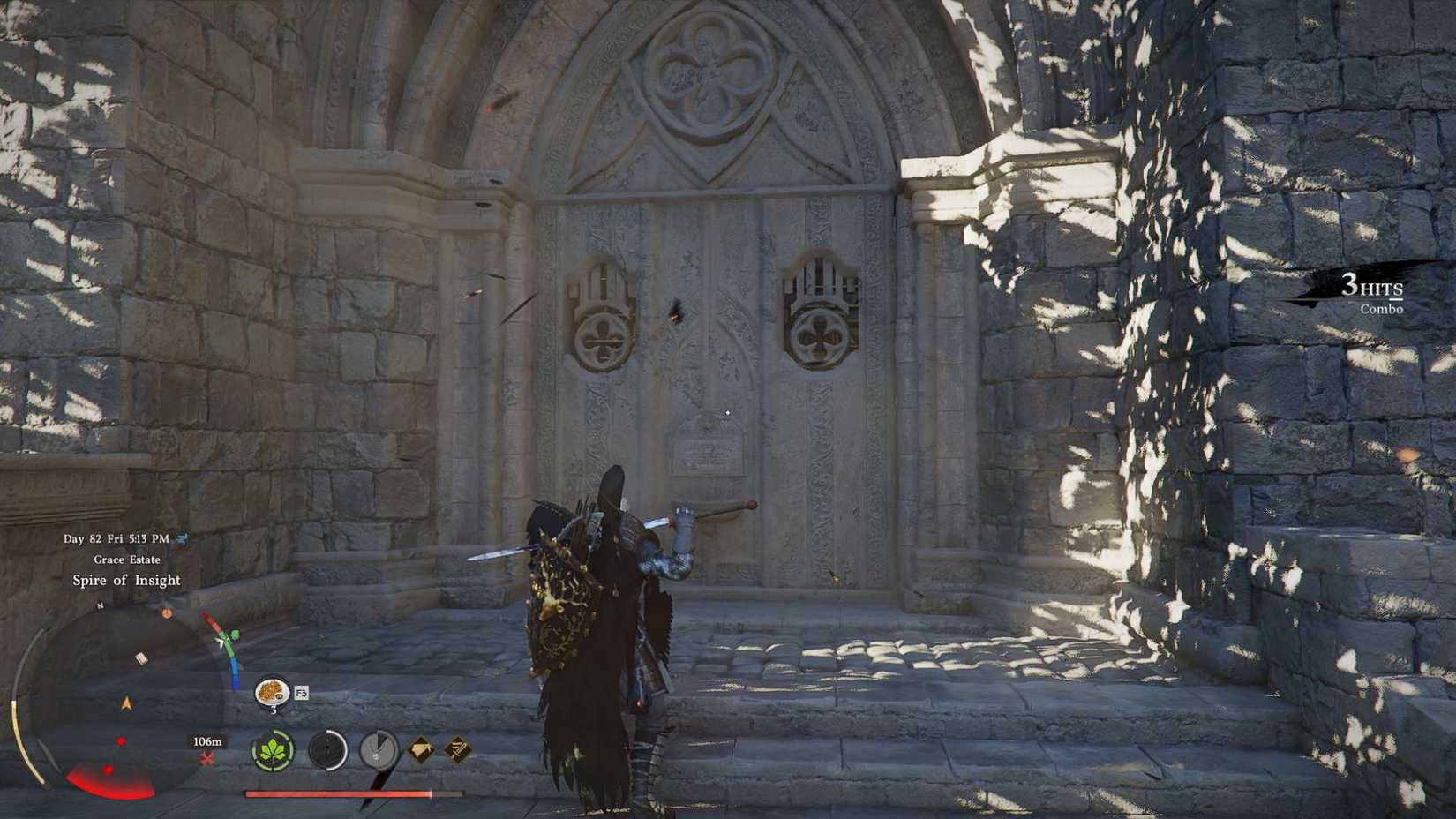
Task: Click the orange exclamation marker on the minimap
Action: tap(167, 612)
